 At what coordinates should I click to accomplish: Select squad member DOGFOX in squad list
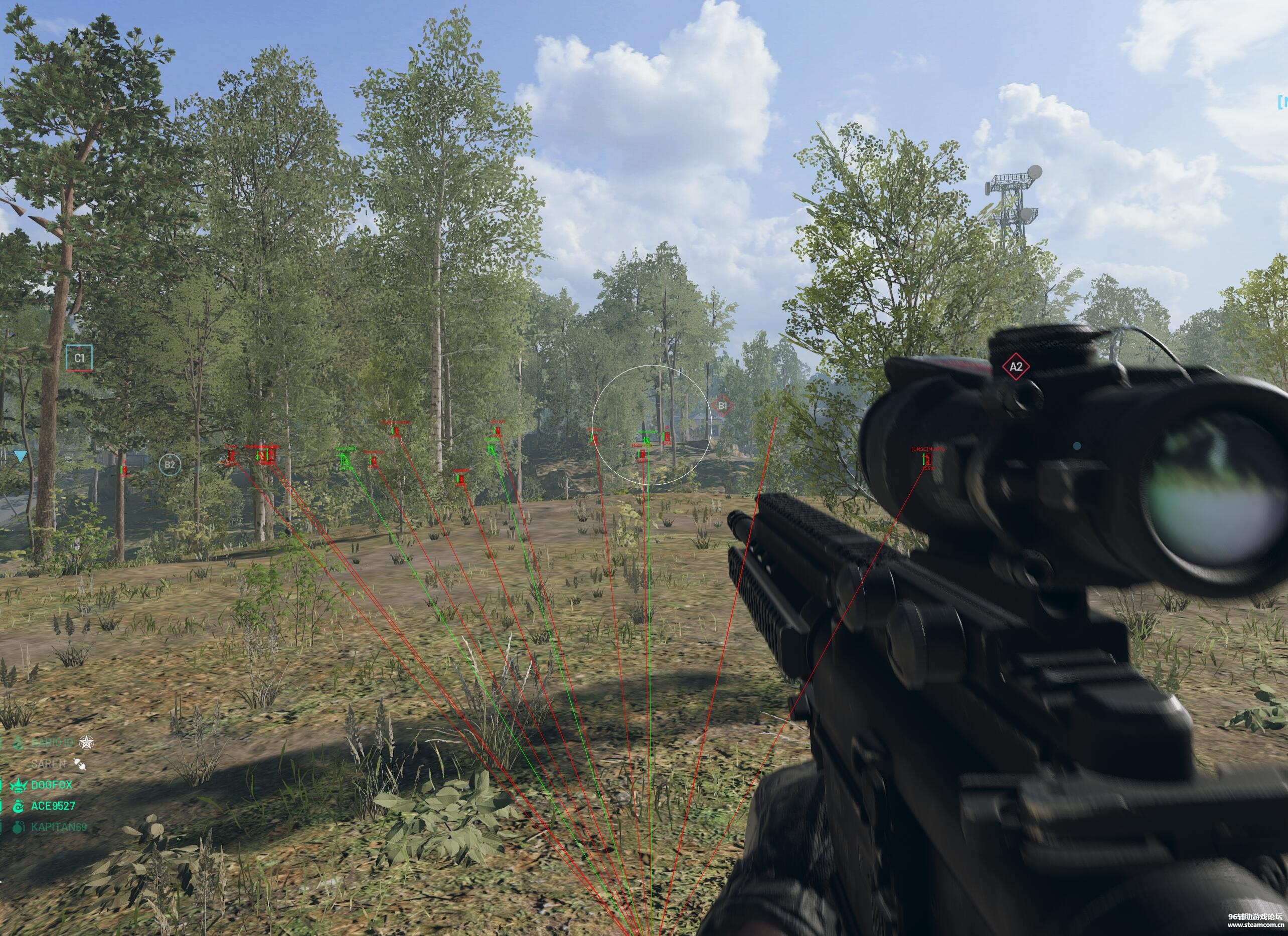coord(52,785)
